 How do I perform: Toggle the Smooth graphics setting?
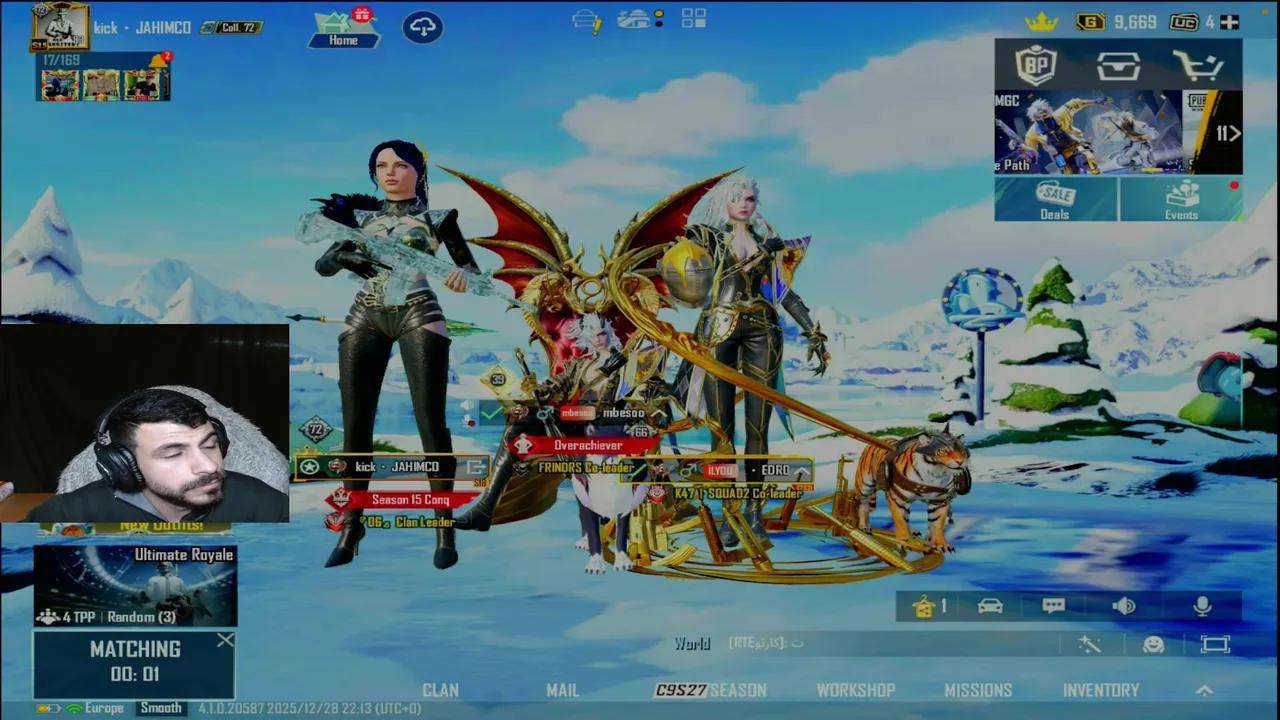(160, 707)
